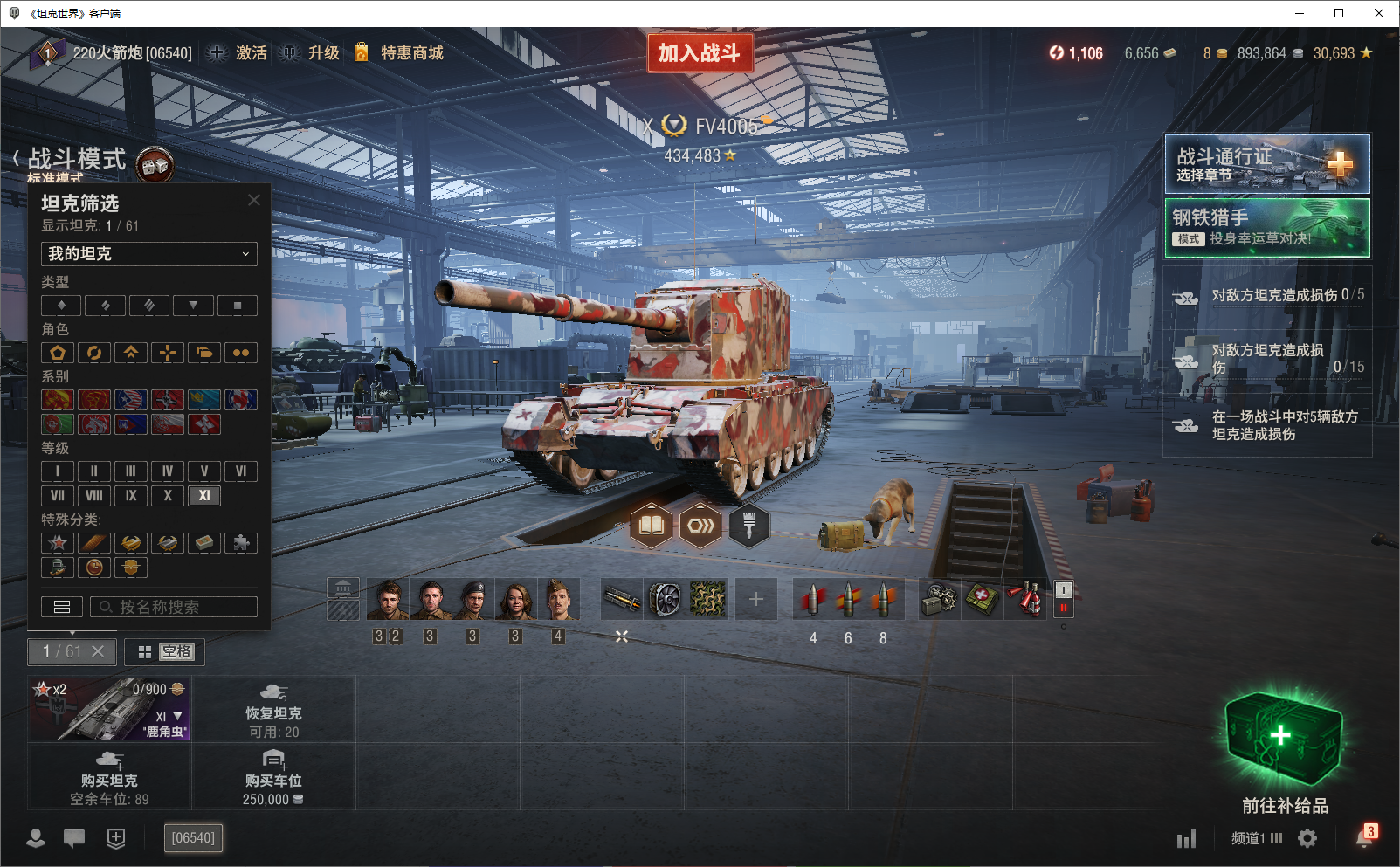Type in the 按名称搜索 search field
The width and height of the screenshot is (1400, 867).
coord(175,607)
